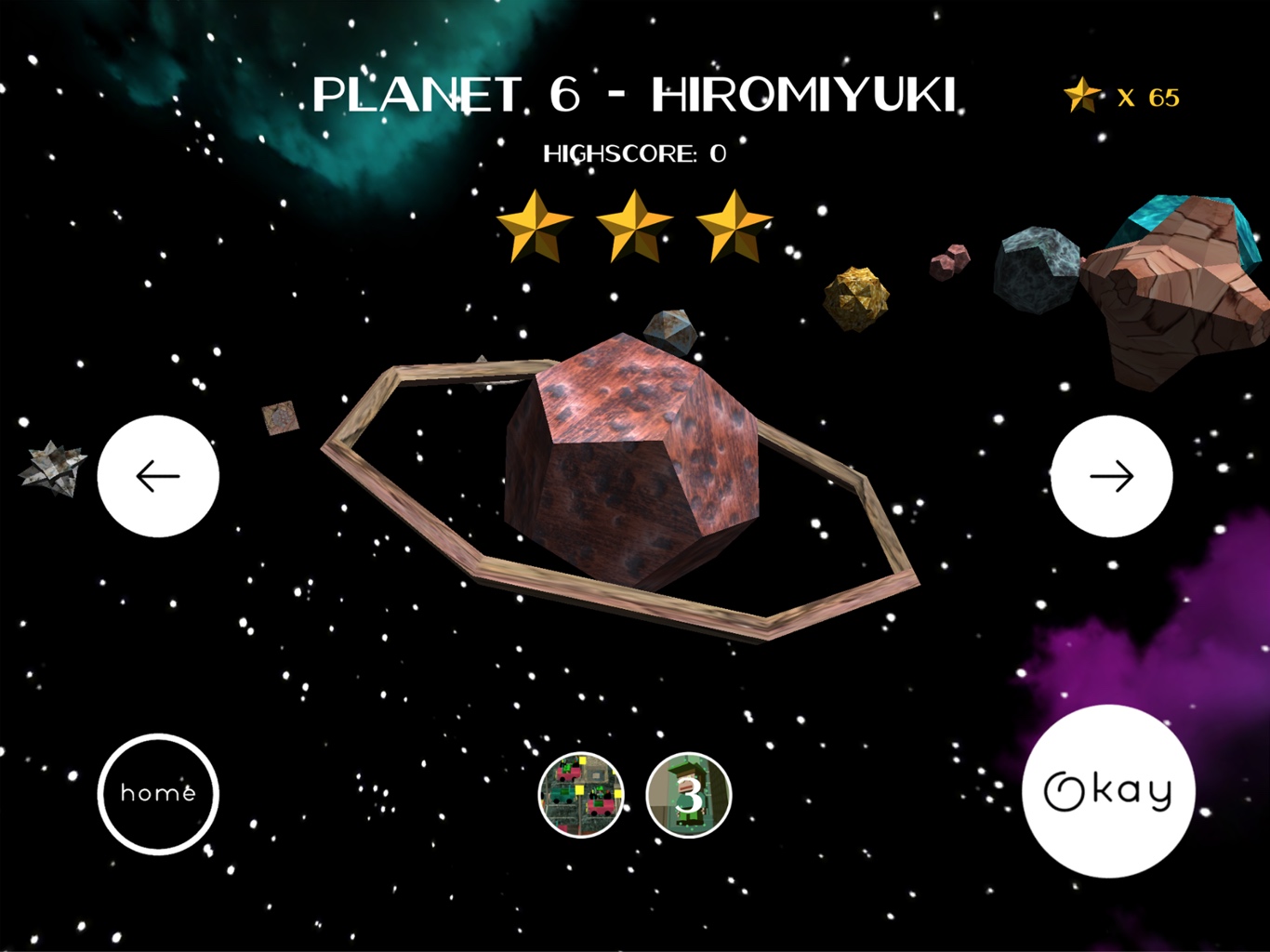
Task: Click the left arrow to view previous planet
Action: click(x=158, y=475)
